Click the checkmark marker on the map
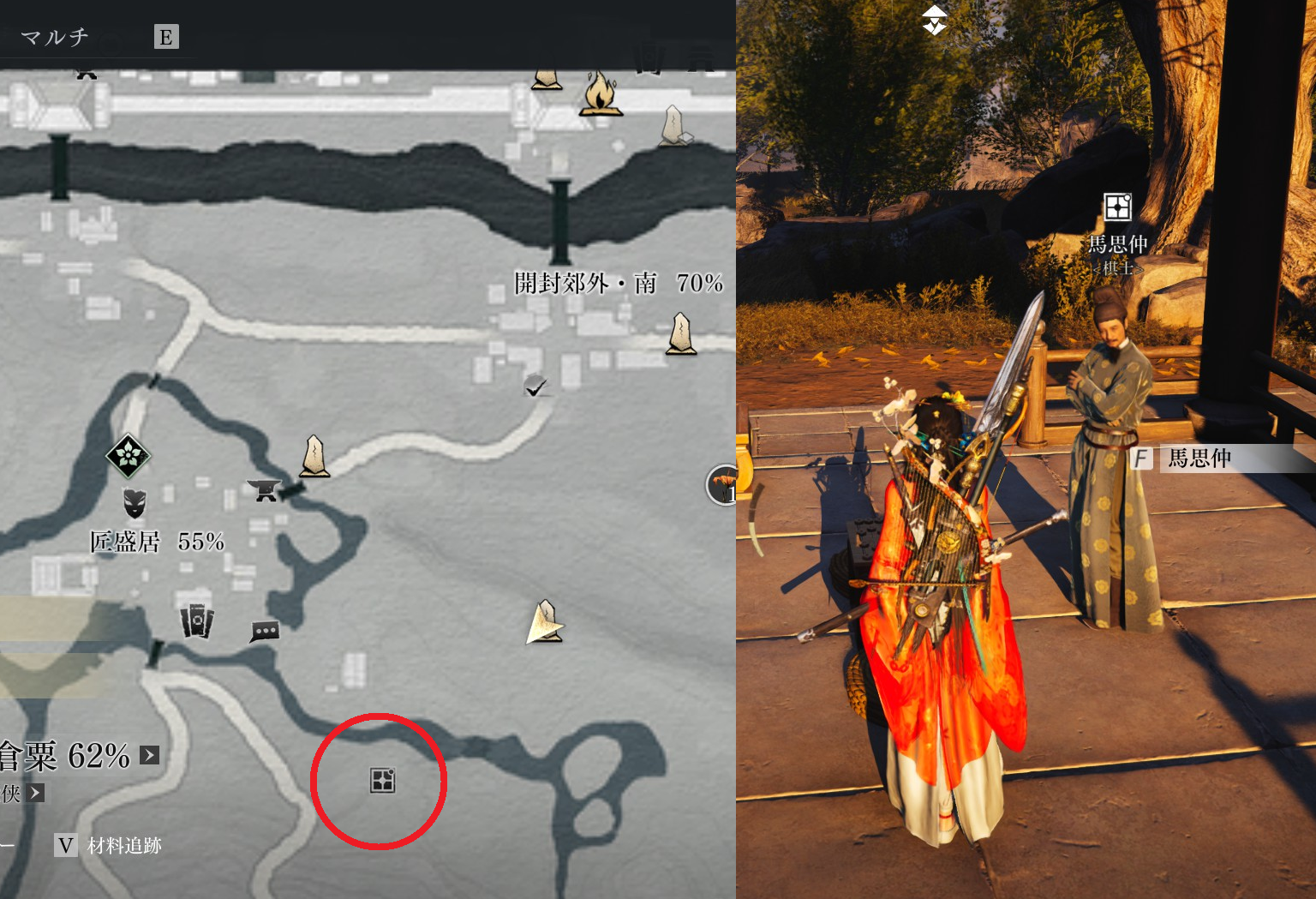The height and width of the screenshot is (899, 1316). click(x=535, y=387)
